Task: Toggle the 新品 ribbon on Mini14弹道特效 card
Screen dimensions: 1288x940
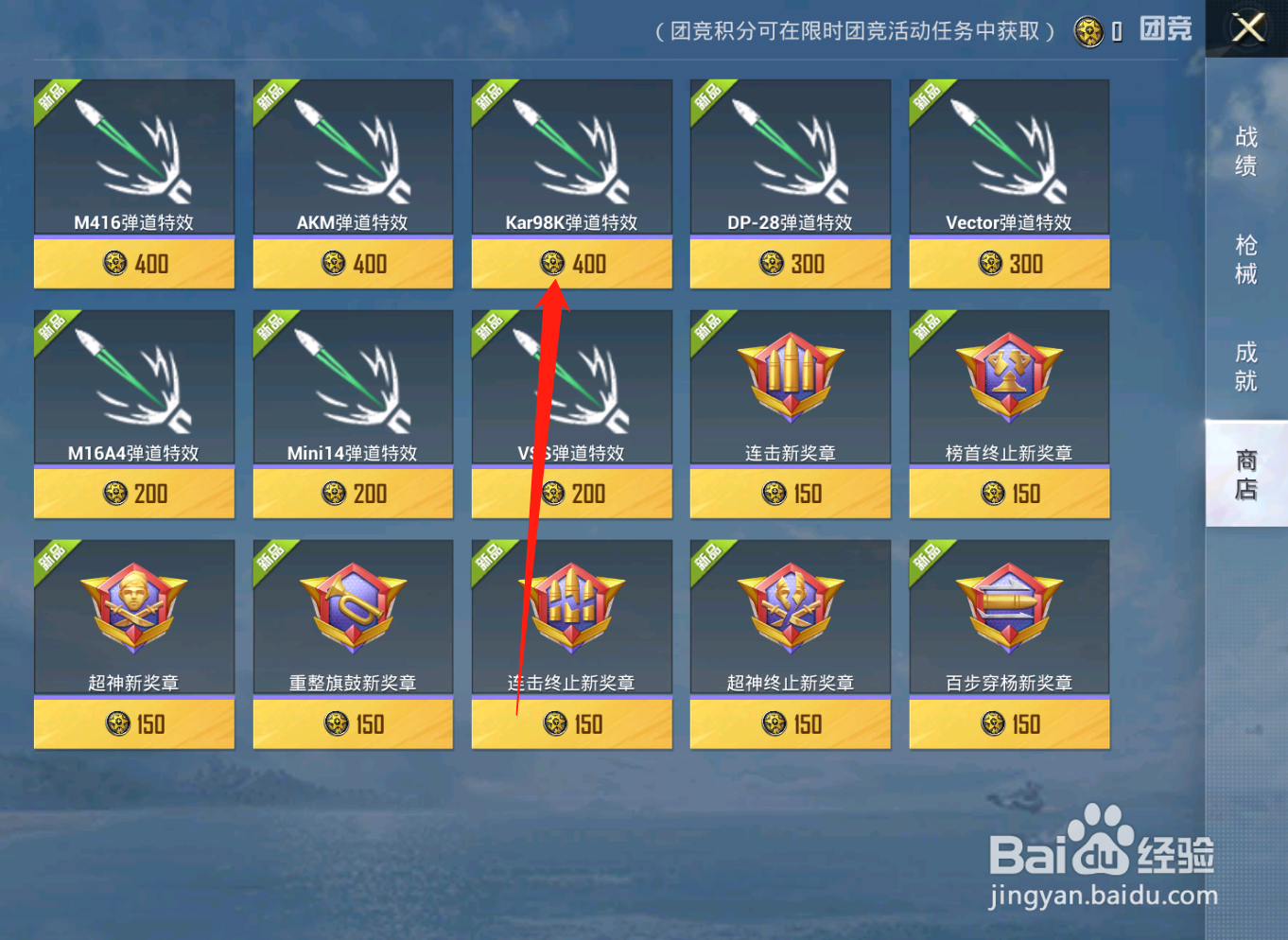Action: [270, 326]
